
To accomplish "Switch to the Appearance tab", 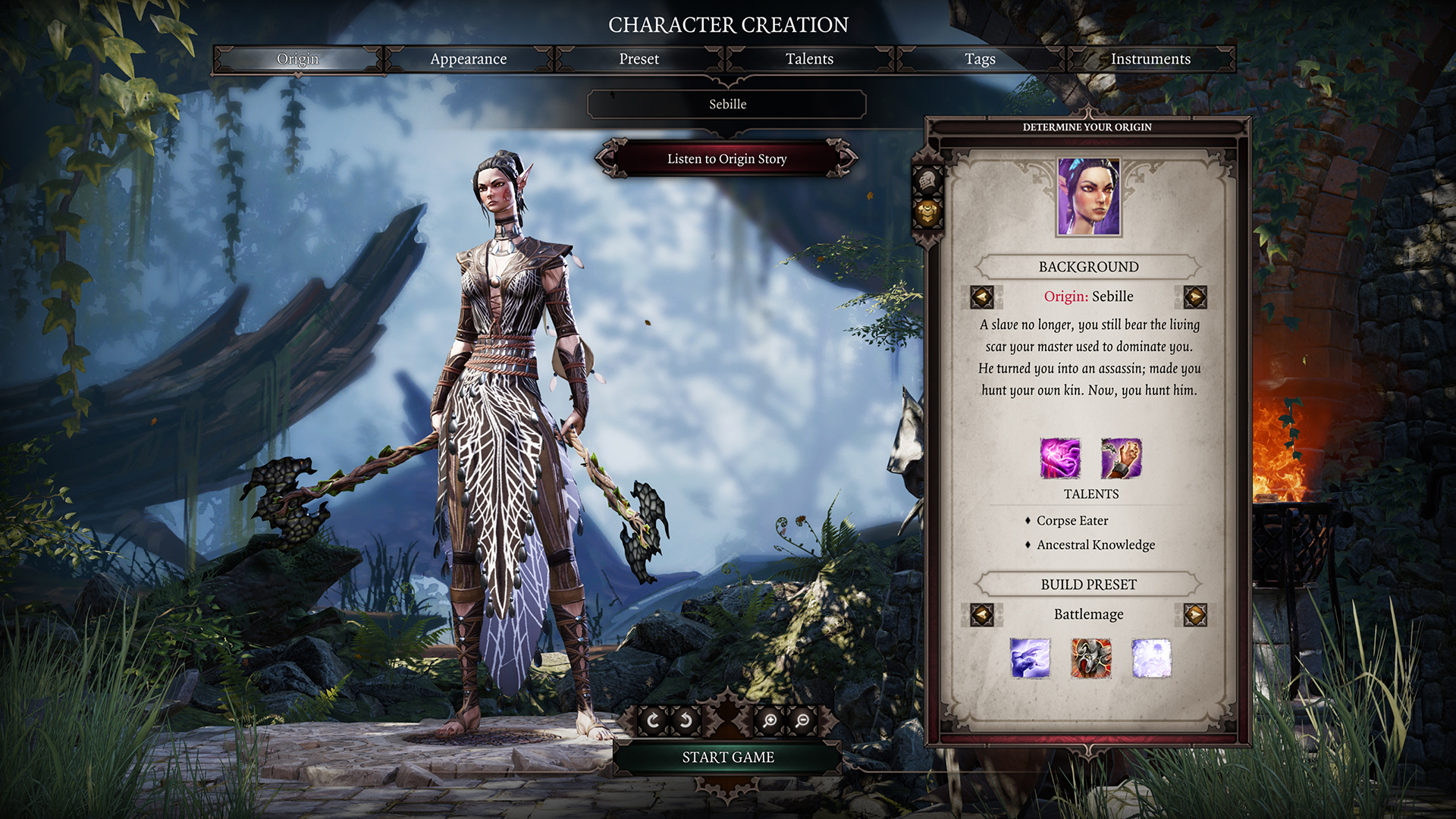I will point(468,59).
